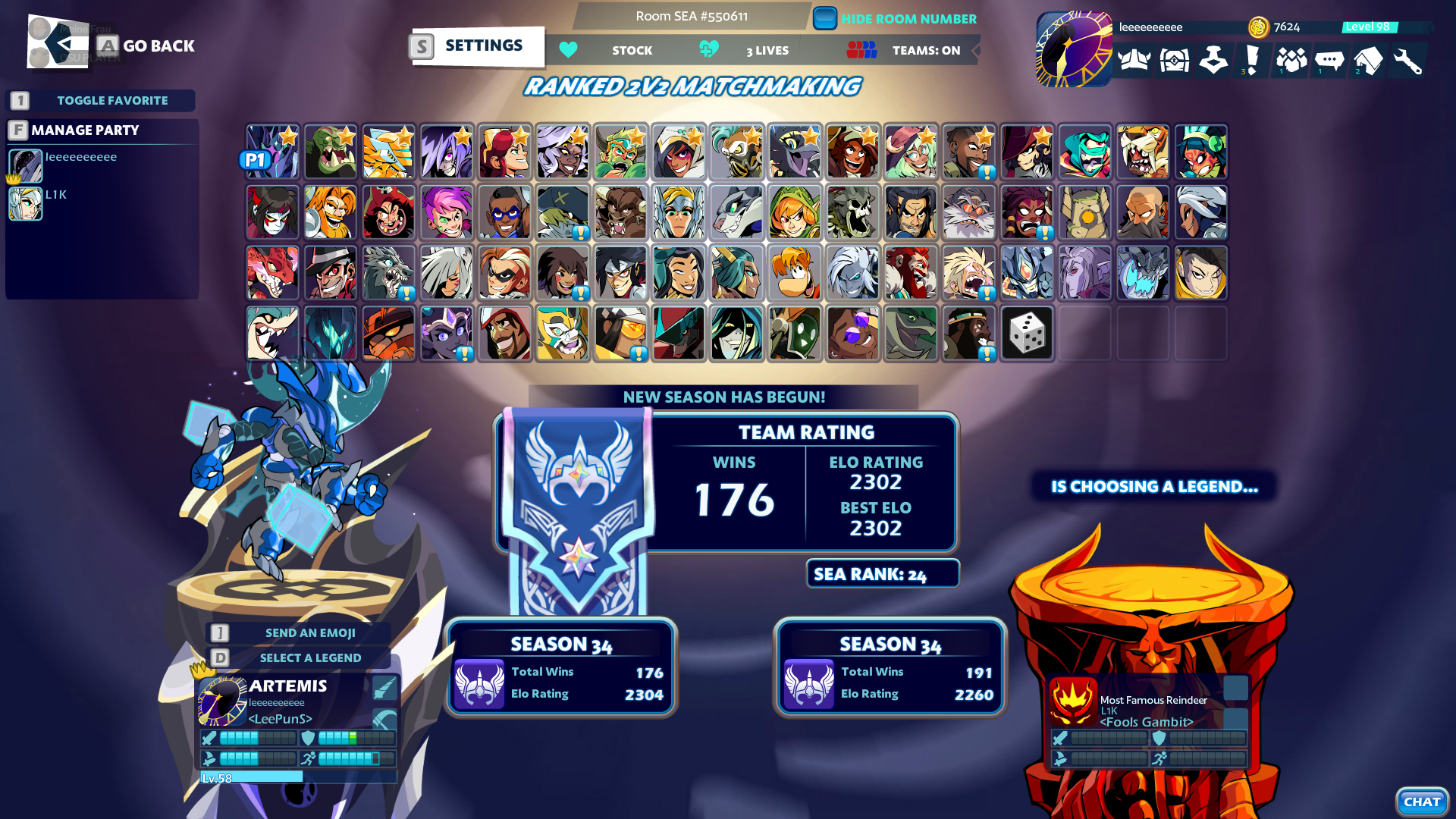
Task: Open options with the wrench icon
Action: (1409, 61)
